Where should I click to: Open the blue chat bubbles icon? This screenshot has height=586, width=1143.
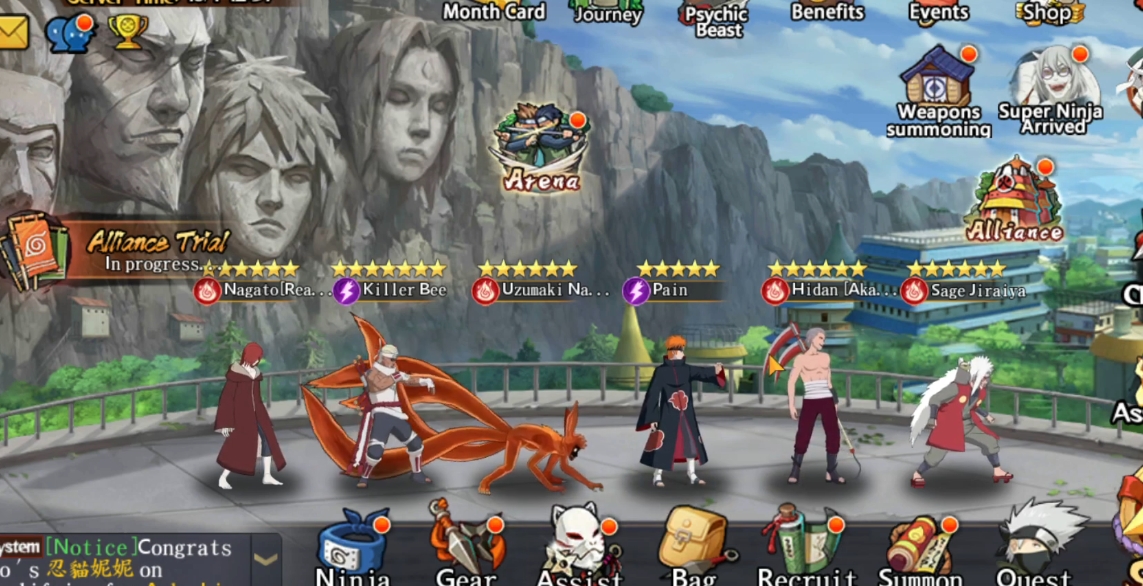pos(69,32)
